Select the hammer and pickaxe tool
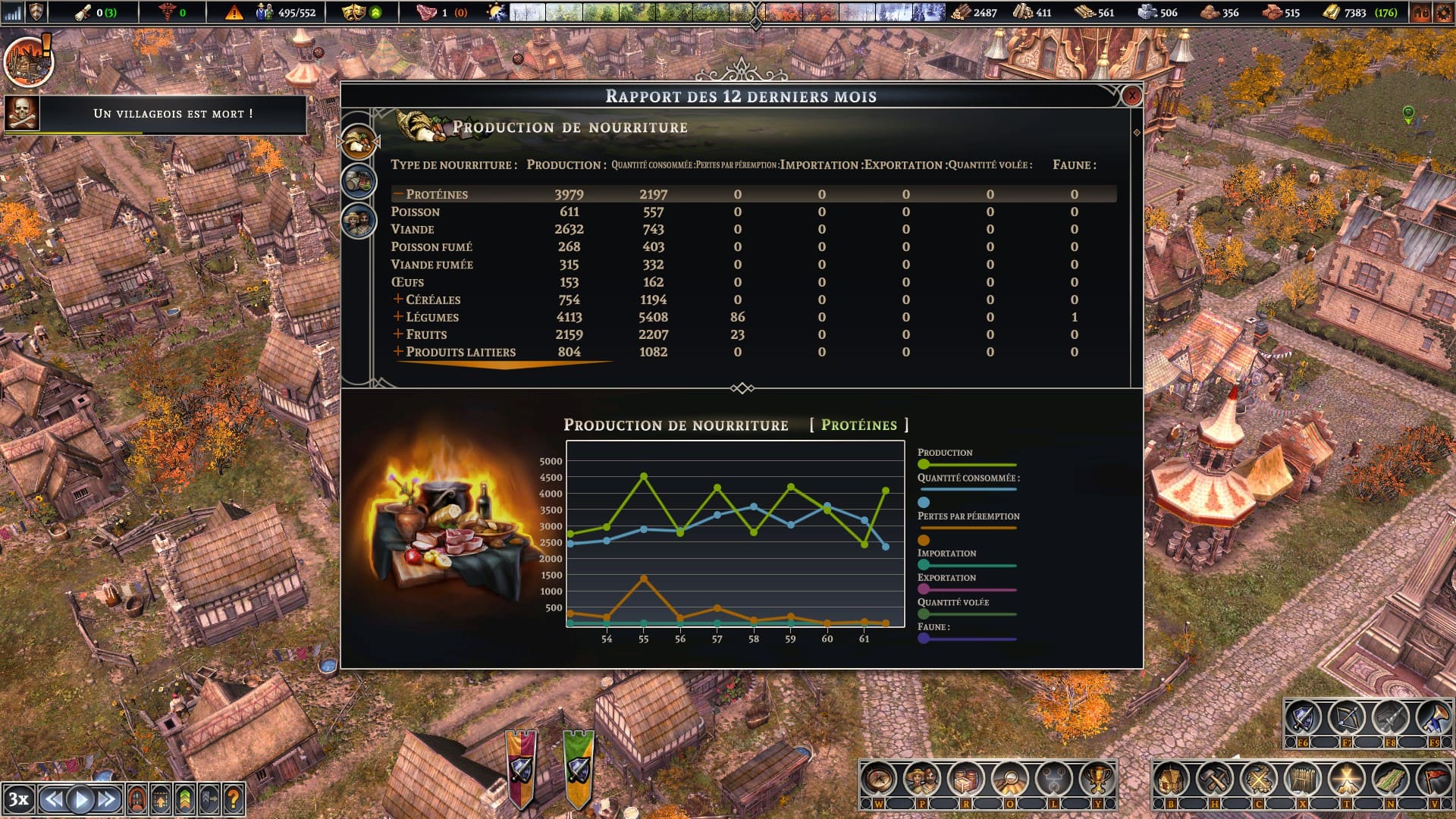Viewport: 1456px width, 819px height. tap(1214, 779)
